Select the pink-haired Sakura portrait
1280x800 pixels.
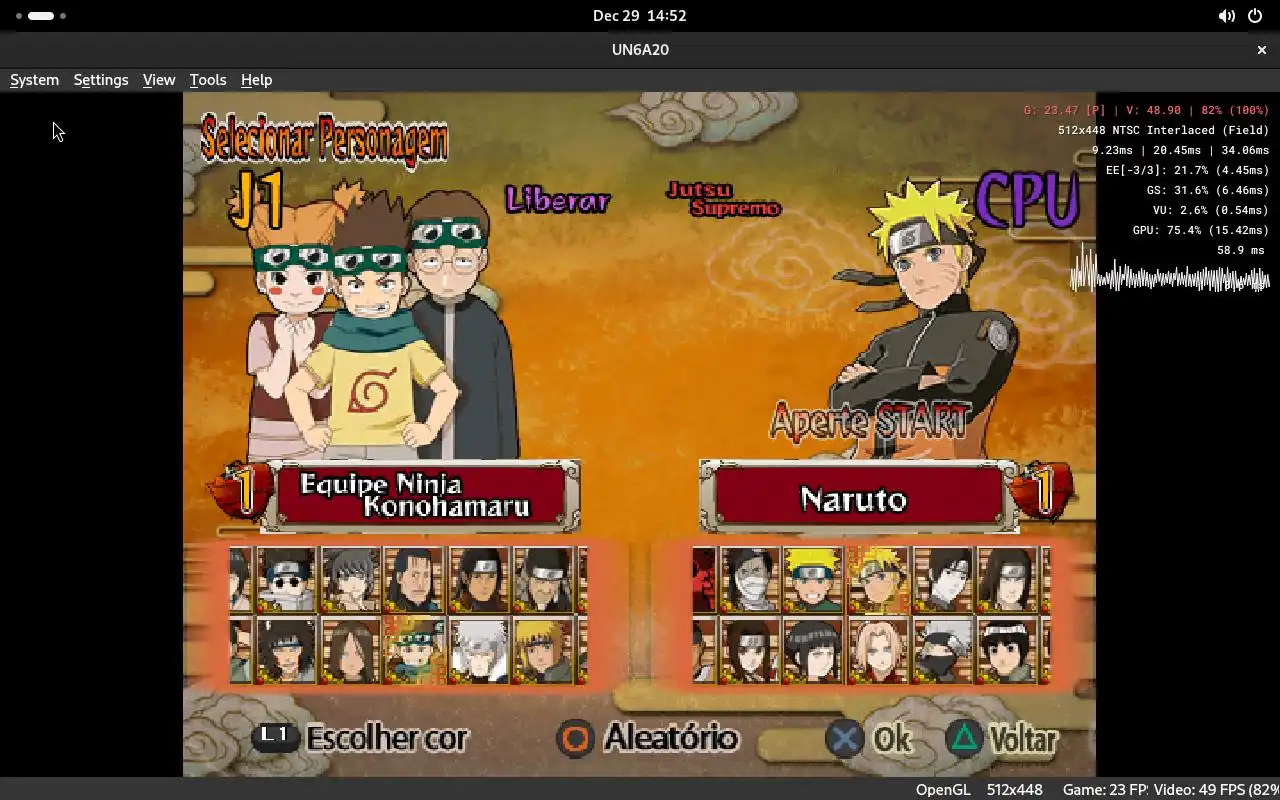[878, 650]
